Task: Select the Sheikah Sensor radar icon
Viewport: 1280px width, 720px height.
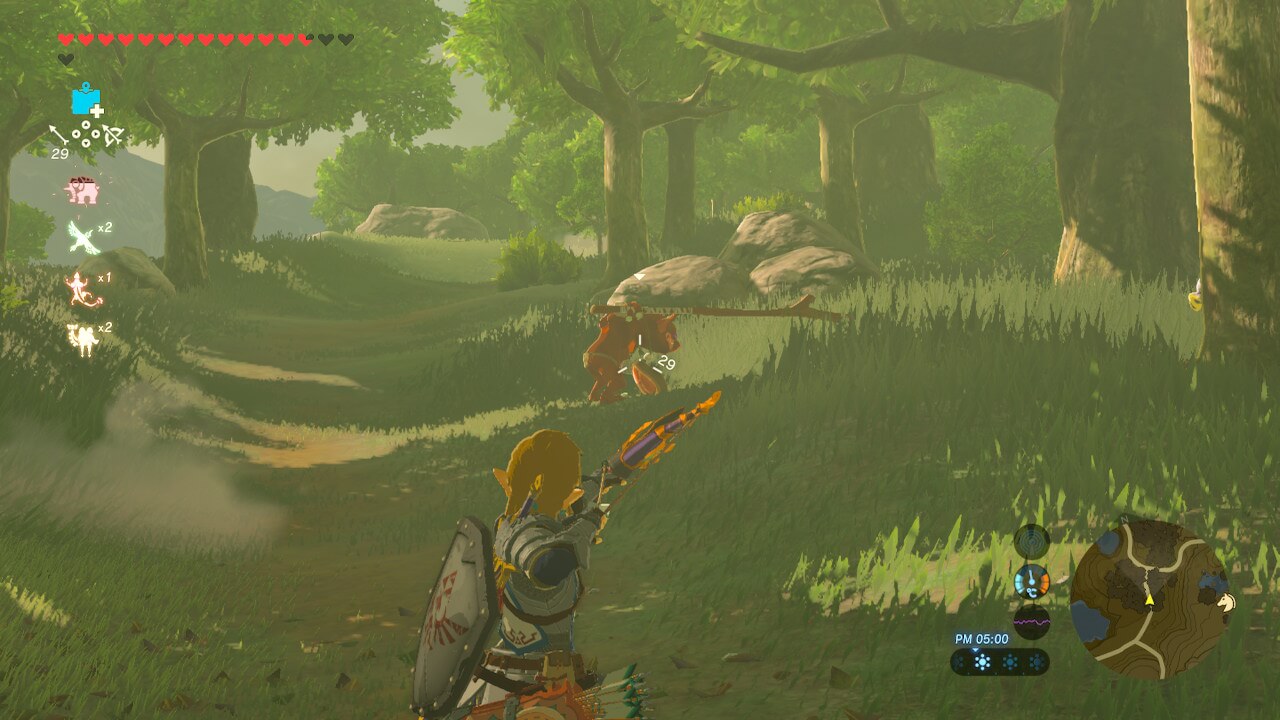Action: (x=1031, y=541)
